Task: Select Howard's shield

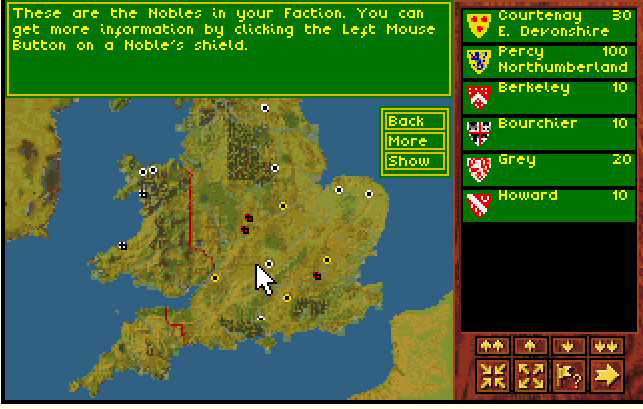Action: tap(478, 204)
